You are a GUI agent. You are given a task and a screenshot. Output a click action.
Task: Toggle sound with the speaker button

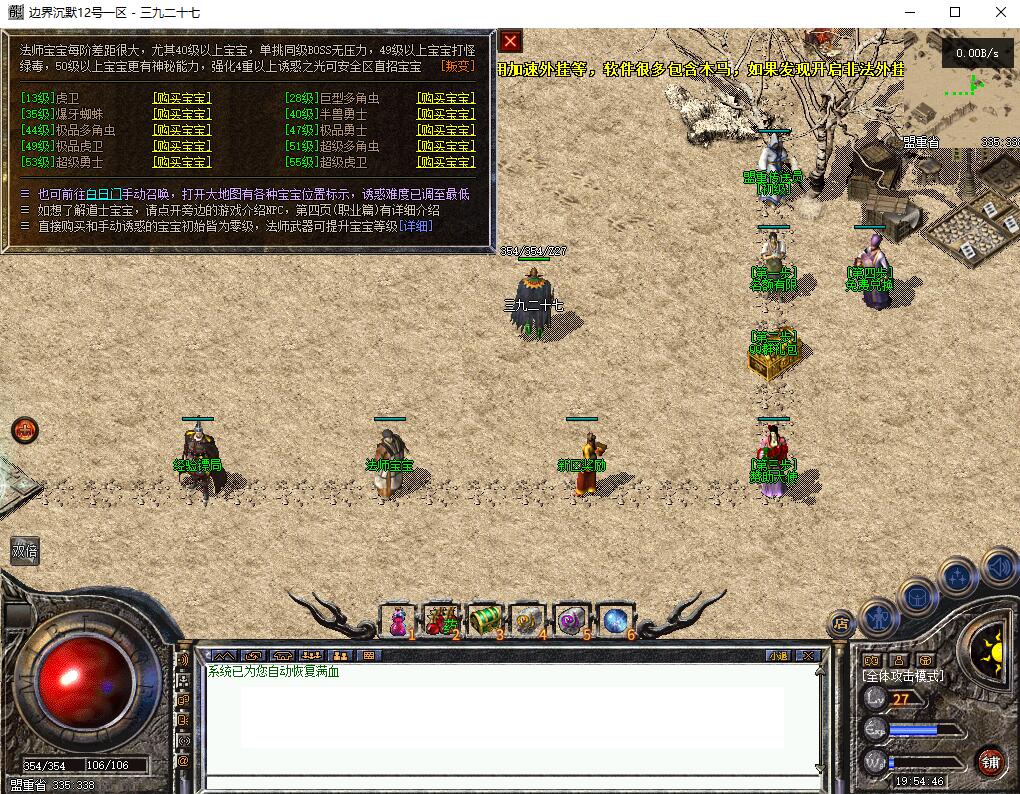tap(998, 567)
